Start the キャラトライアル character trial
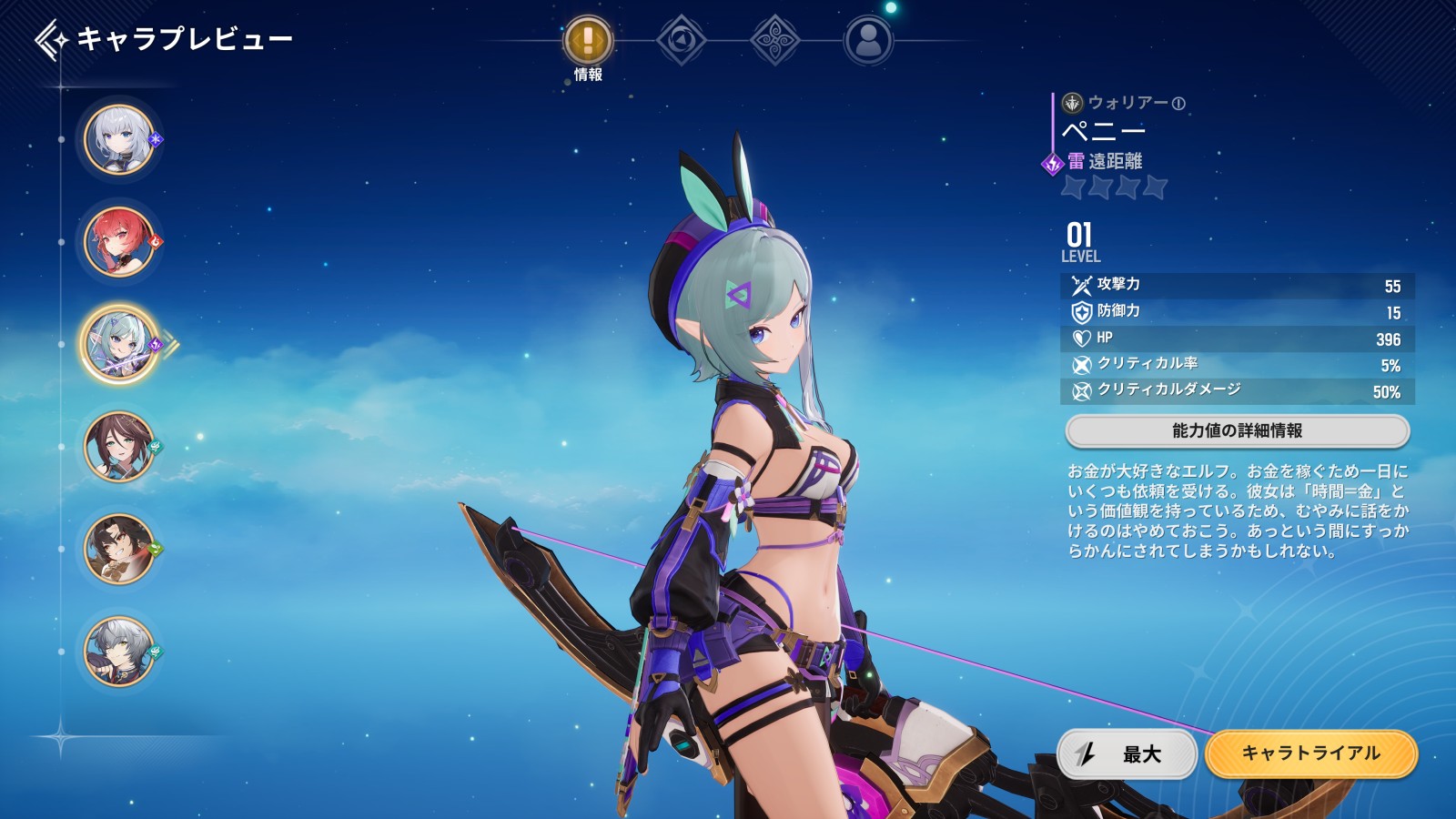Screen dimensions: 1456x819 point(1310,754)
